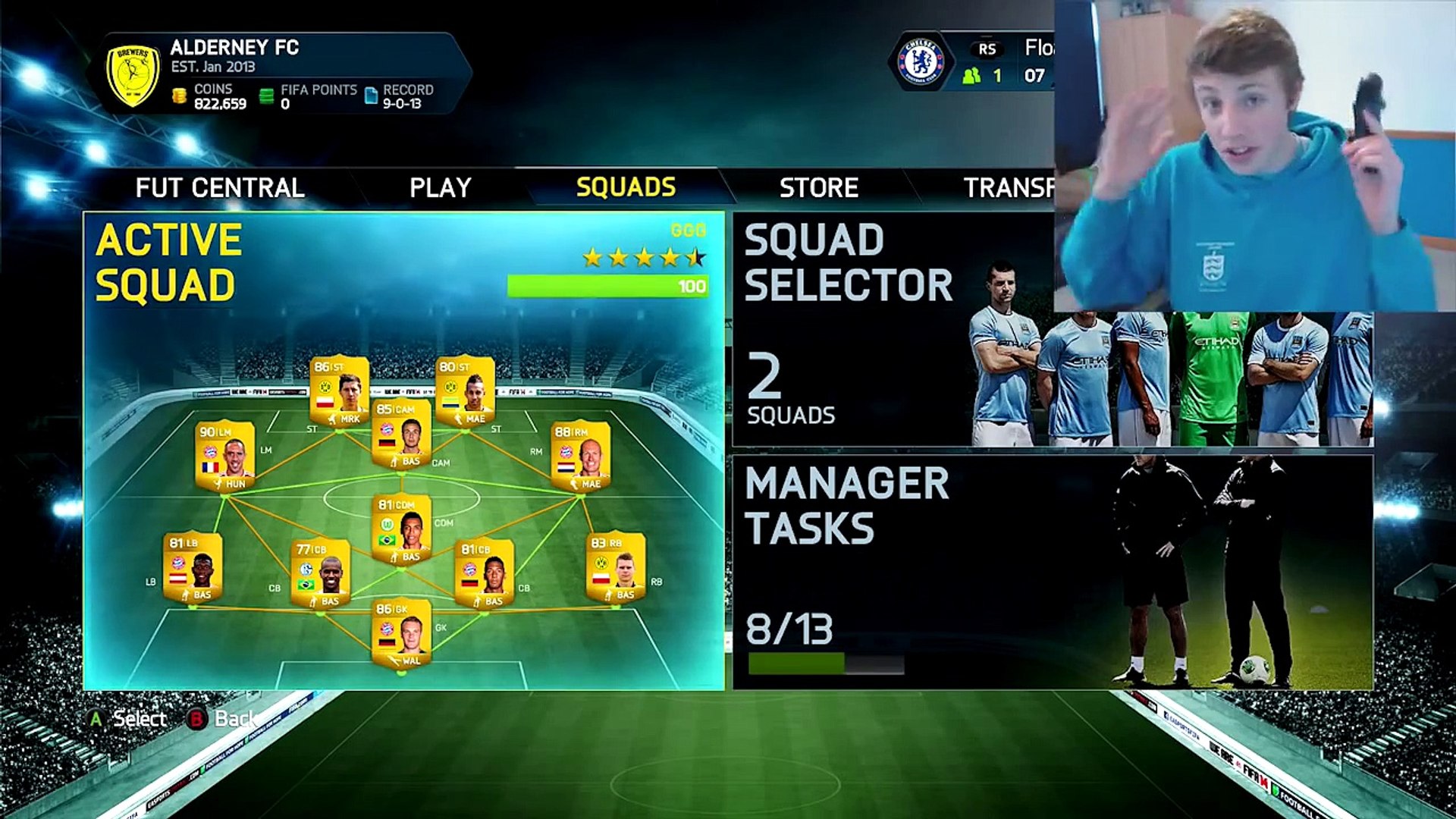Image resolution: width=1456 pixels, height=819 pixels.
Task: Pick the 81-rated CDM player card
Action: (401, 530)
